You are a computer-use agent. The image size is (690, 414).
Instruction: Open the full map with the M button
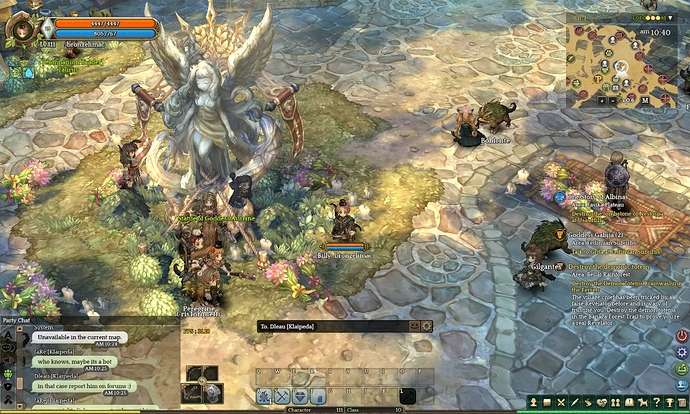point(643,100)
